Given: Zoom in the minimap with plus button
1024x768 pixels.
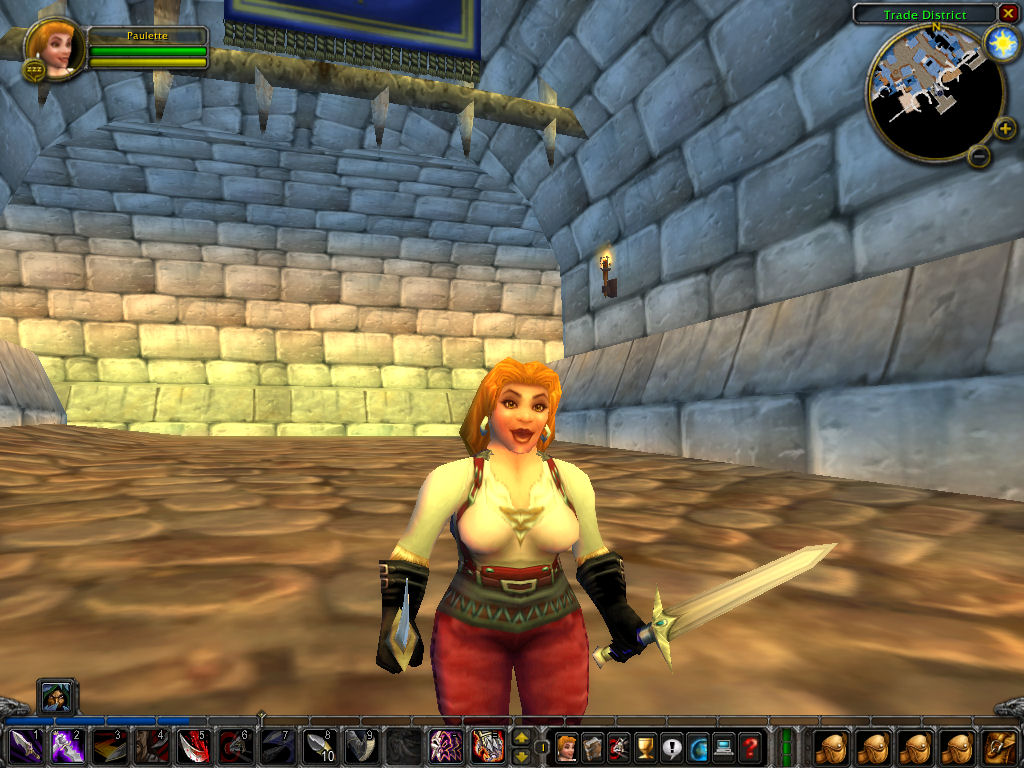Looking at the screenshot, I should (x=1004, y=128).
